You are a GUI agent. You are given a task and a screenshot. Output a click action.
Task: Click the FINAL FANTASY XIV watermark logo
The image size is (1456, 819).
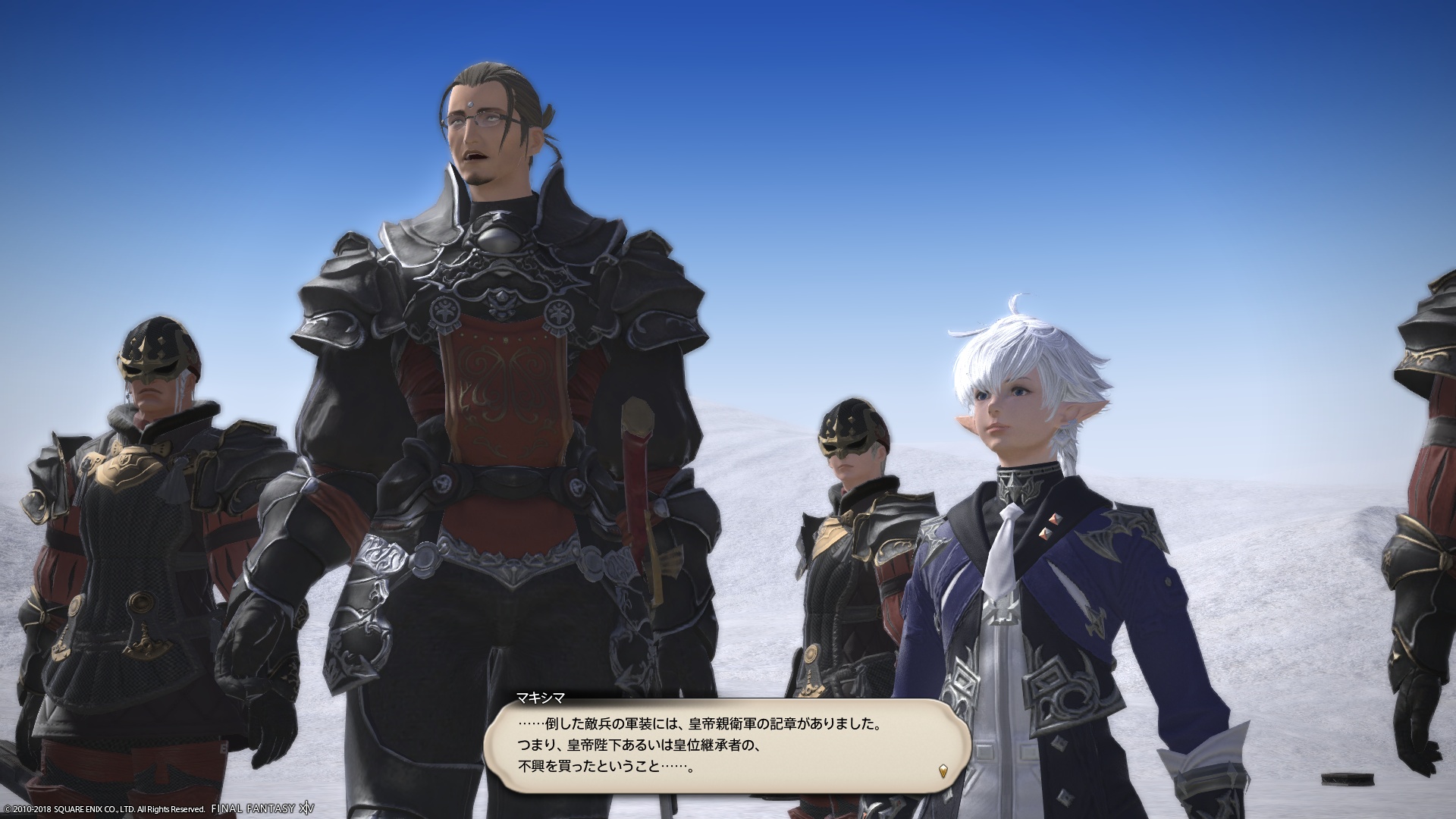[x=258, y=808]
